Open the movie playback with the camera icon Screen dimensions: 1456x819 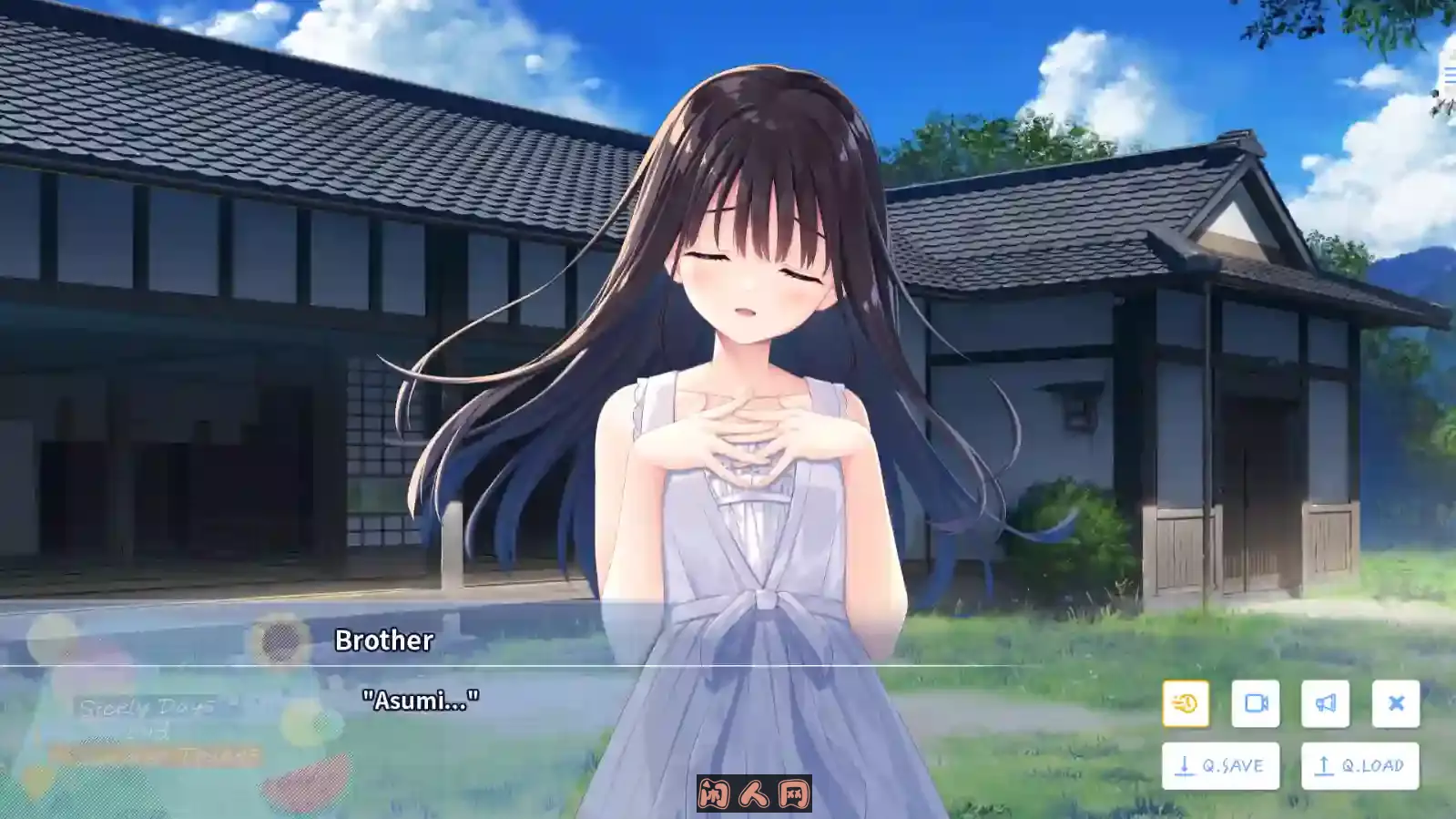[x=1257, y=703]
